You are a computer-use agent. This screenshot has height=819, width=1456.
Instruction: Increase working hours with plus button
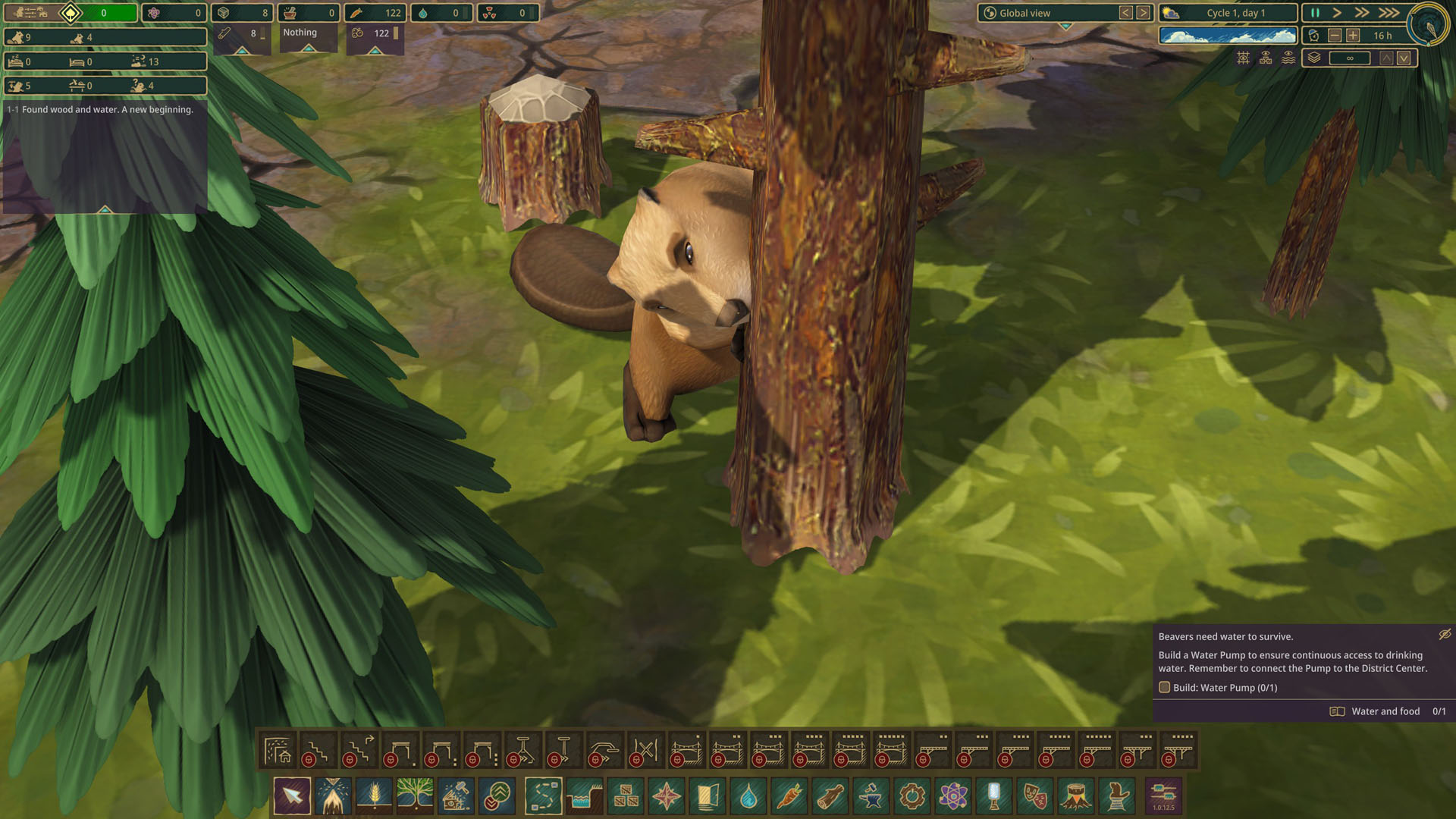(1353, 36)
